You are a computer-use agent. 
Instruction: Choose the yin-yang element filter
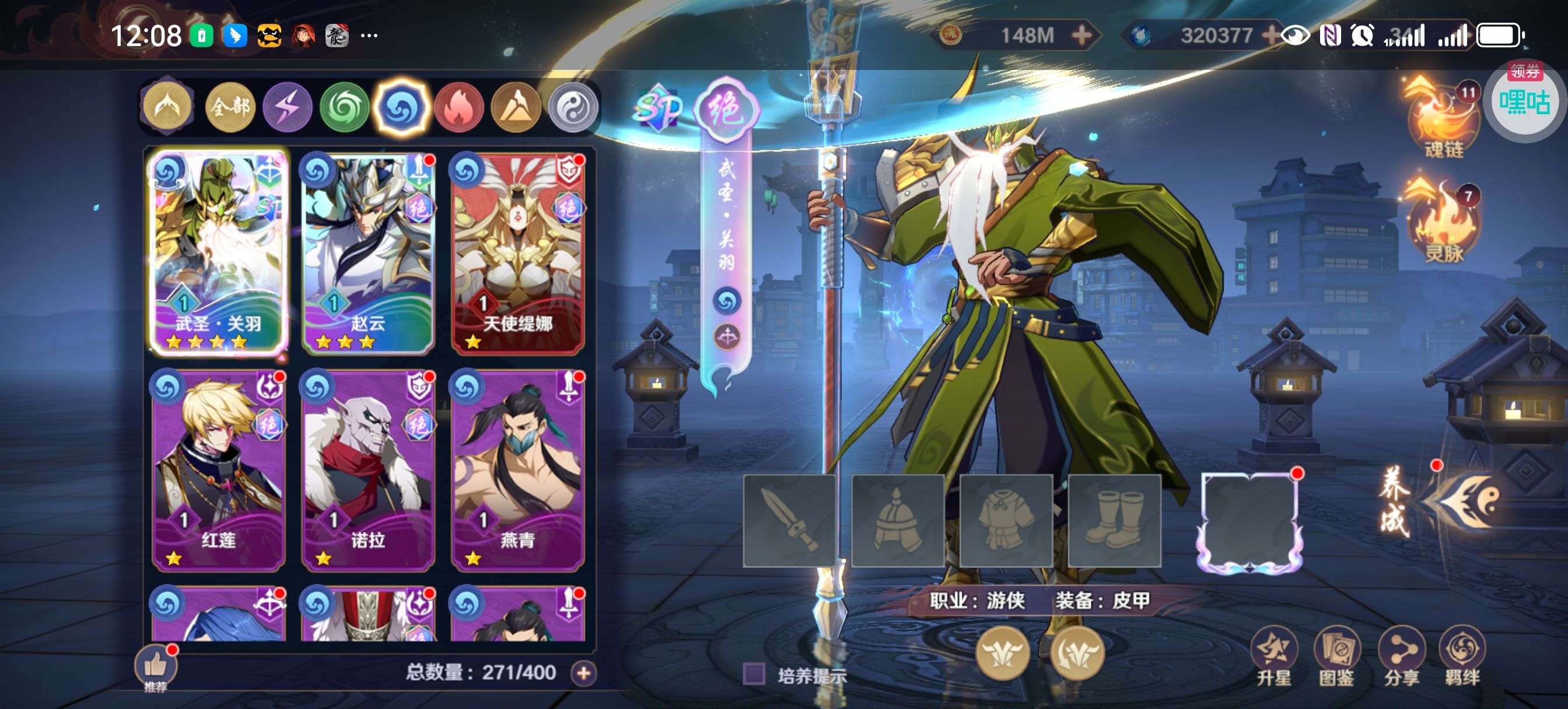point(573,108)
